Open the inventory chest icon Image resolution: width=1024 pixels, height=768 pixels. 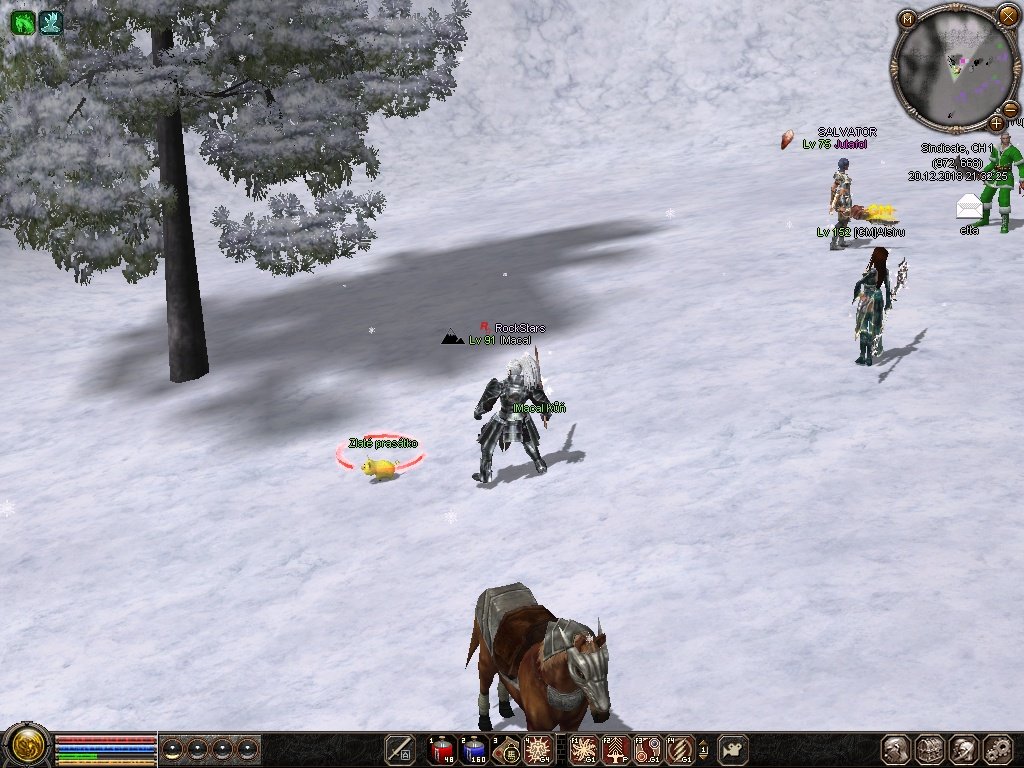(x=930, y=749)
